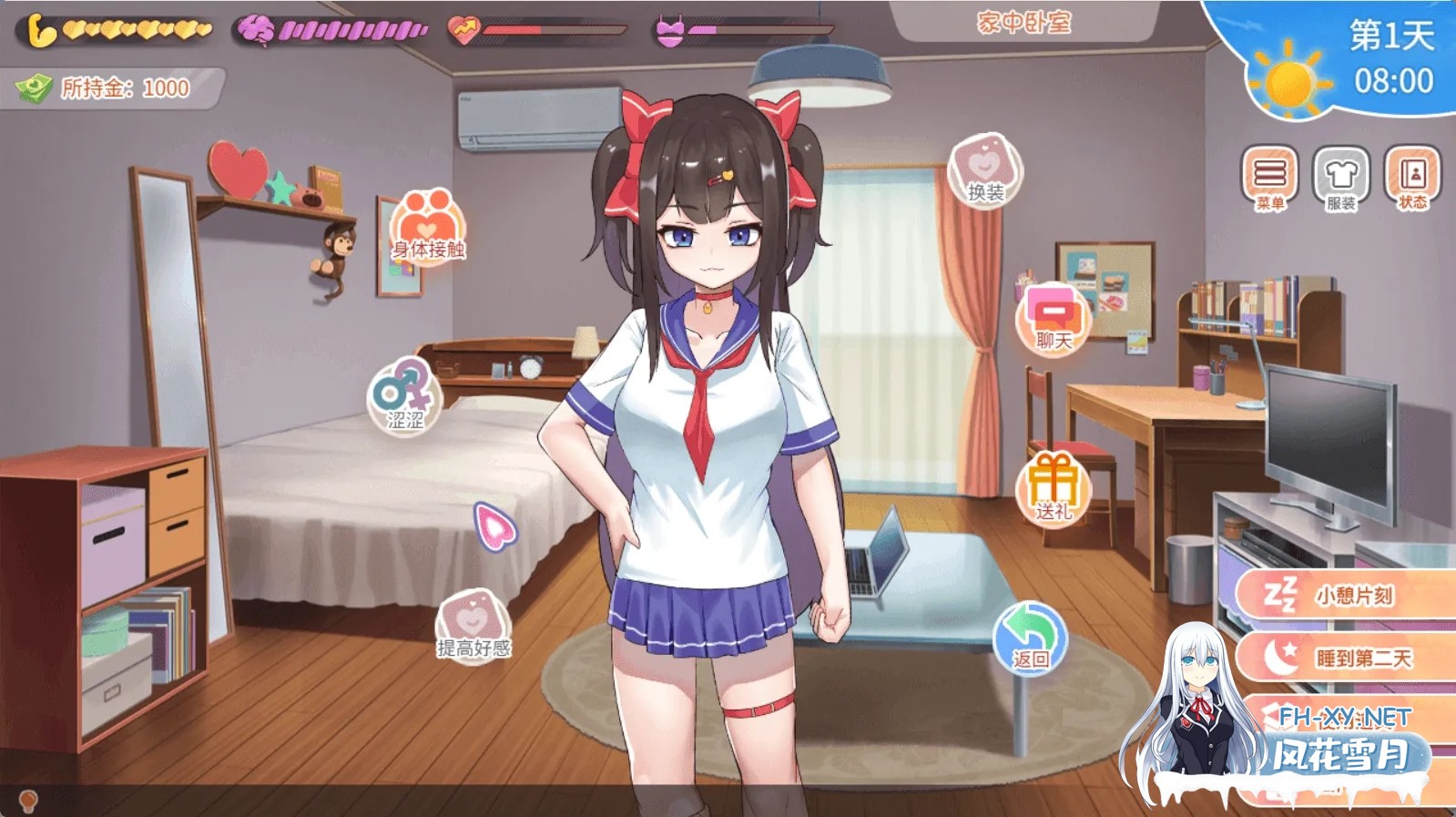Open the 服装 clothing button
Screen dimensions: 1456x817
point(1341,178)
